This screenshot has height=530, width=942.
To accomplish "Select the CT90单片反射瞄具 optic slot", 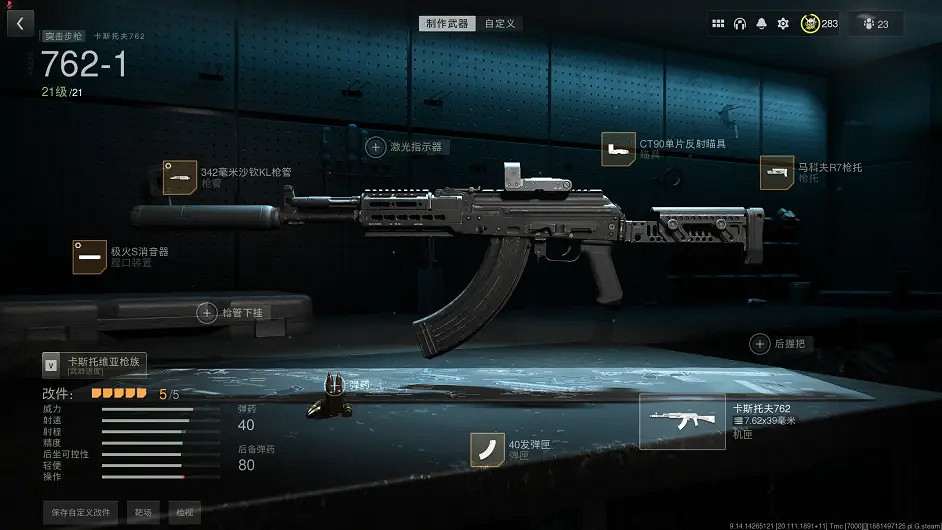I will click(618, 149).
